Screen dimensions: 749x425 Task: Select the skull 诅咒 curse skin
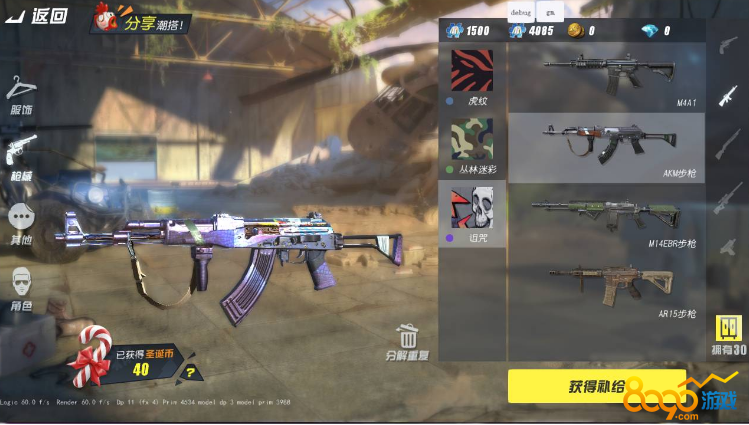pos(472,214)
